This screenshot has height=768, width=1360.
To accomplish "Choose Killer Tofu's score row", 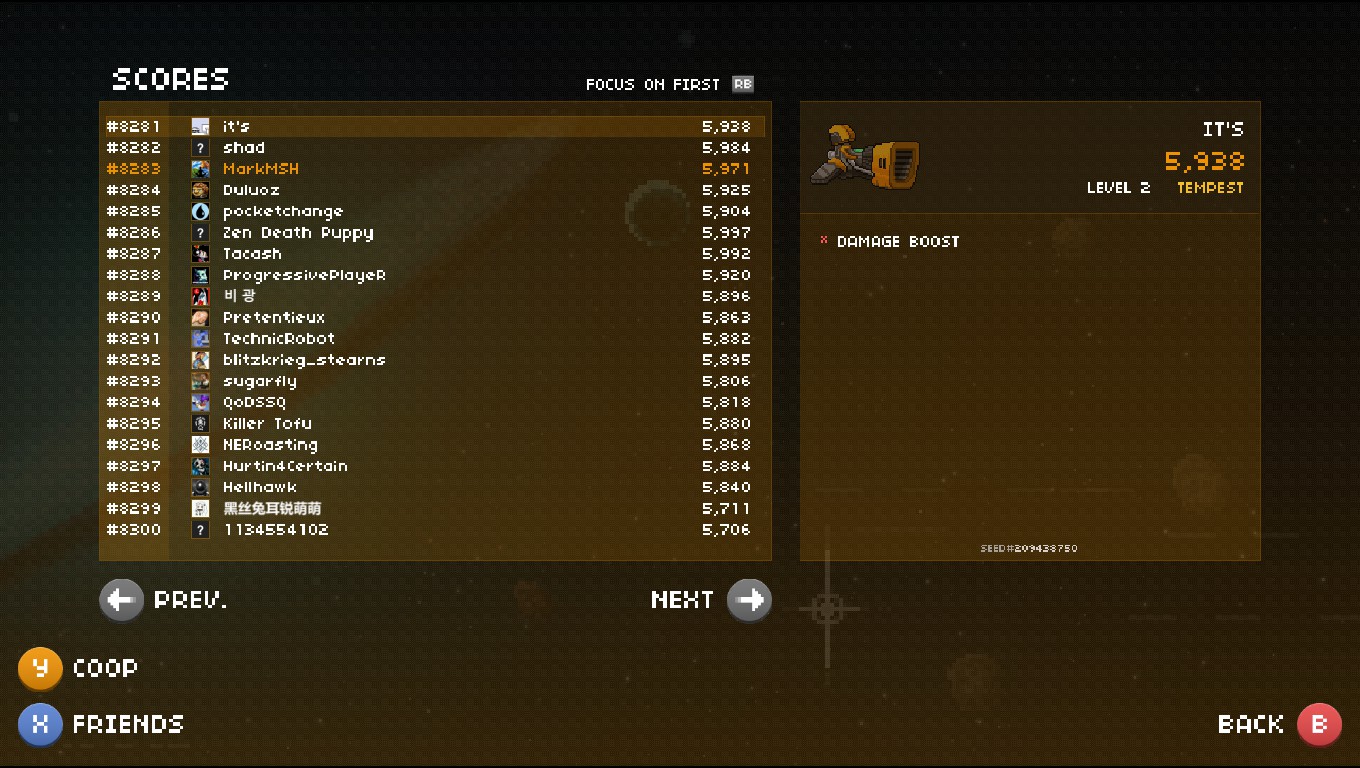I will point(435,424).
